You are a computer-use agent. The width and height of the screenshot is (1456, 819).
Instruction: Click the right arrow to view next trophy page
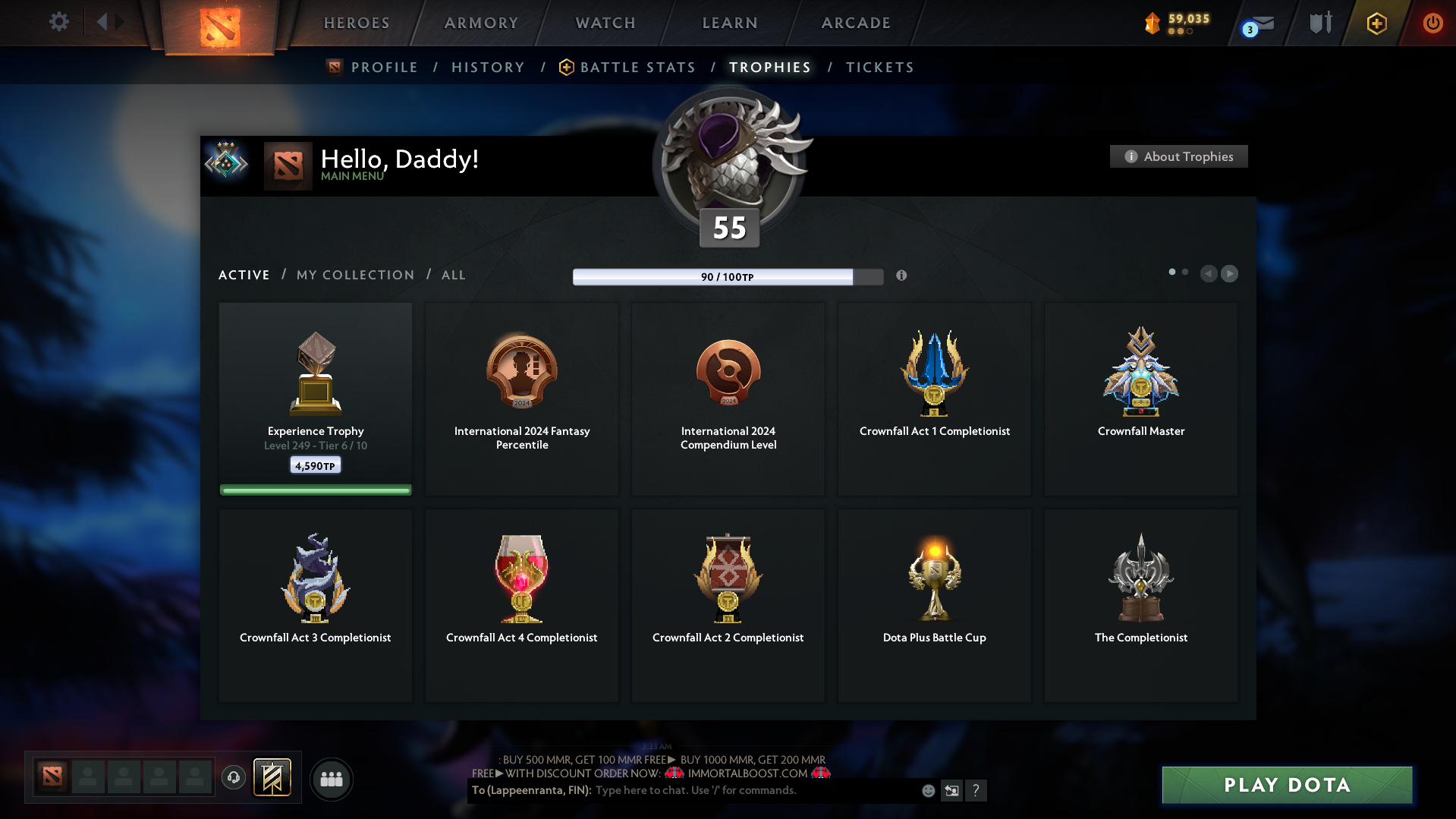[x=1229, y=273]
